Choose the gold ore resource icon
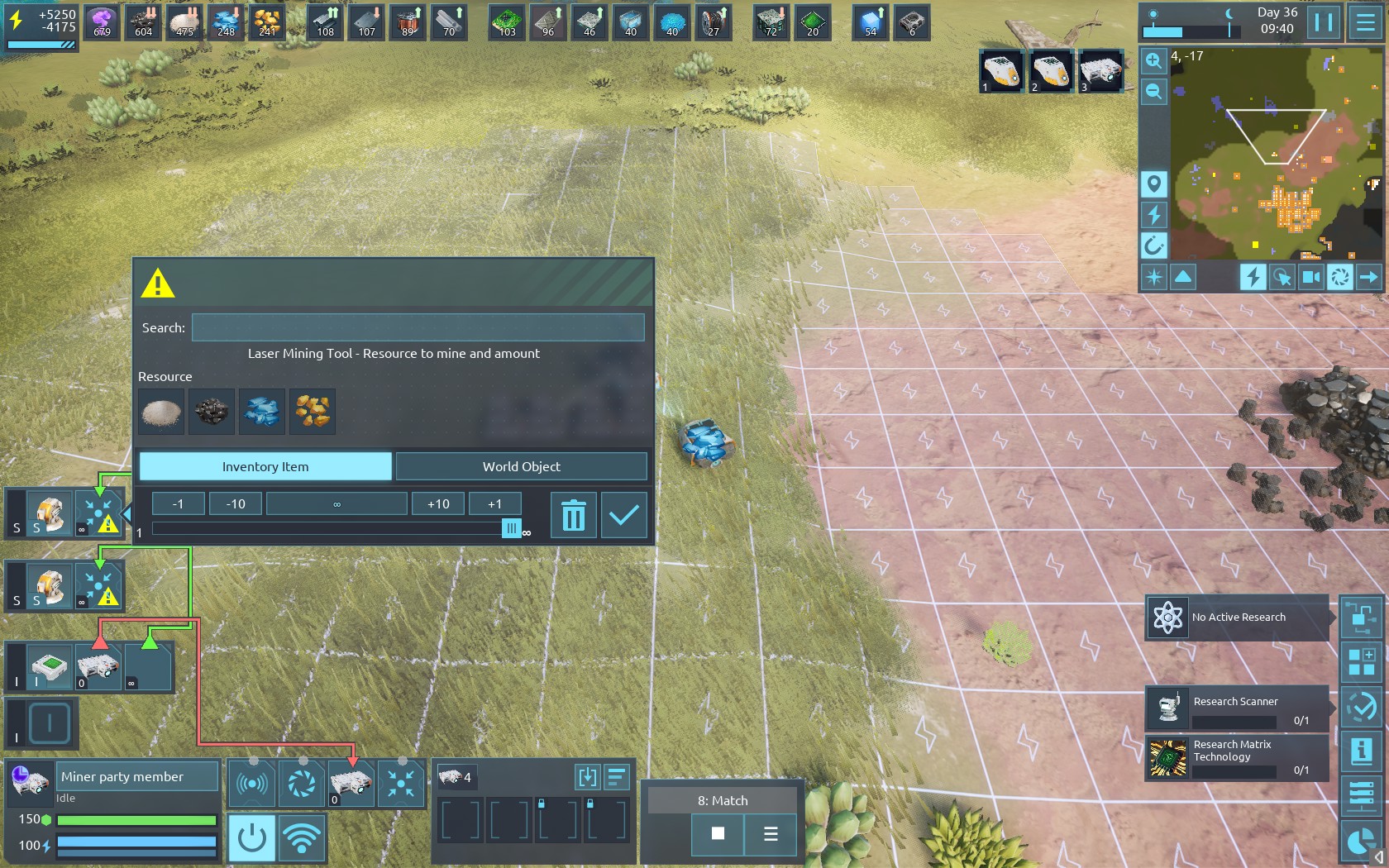This screenshot has width=1389, height=868. click(x=313, y=412)
